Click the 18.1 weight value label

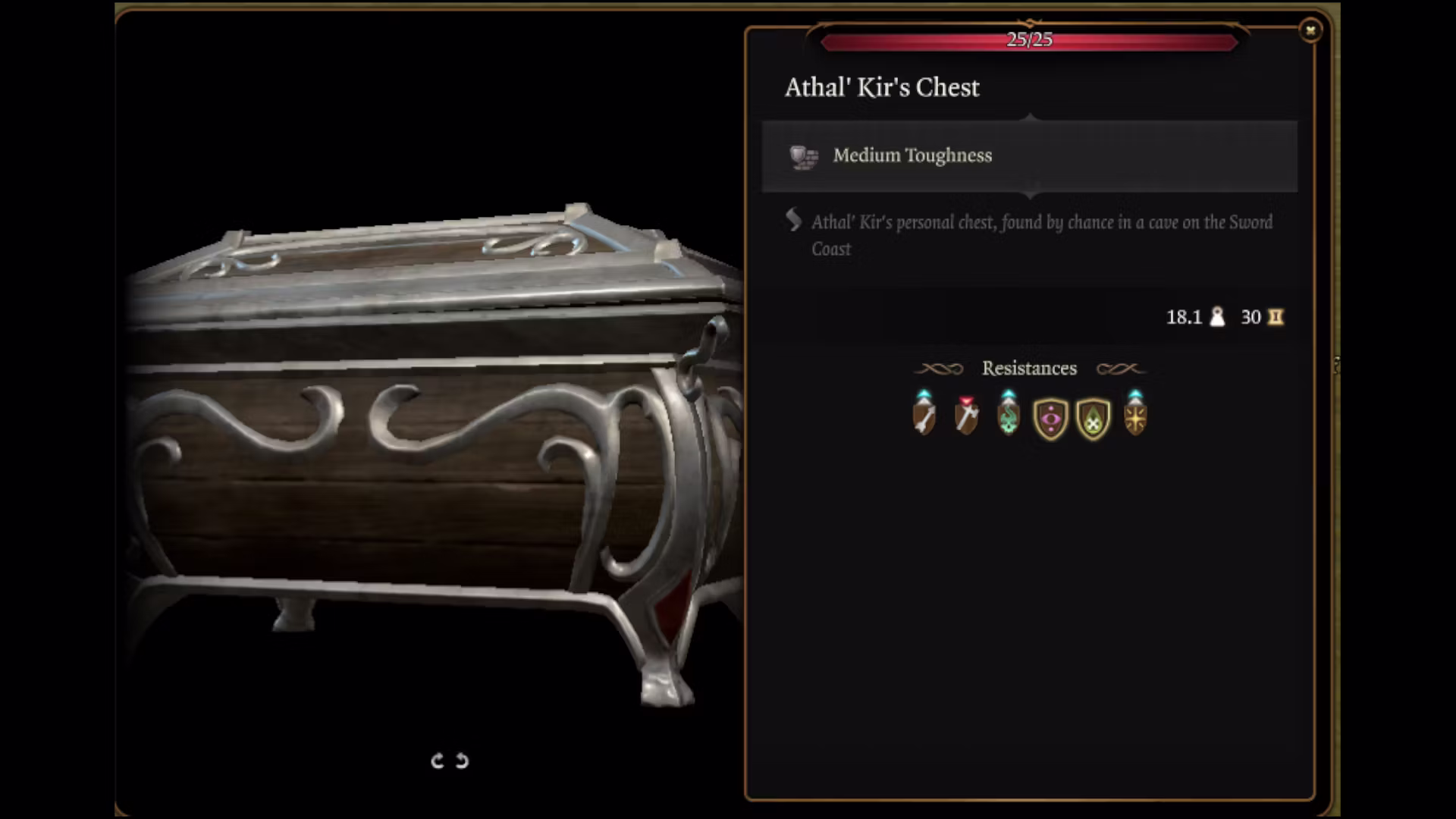(1183, 317)
